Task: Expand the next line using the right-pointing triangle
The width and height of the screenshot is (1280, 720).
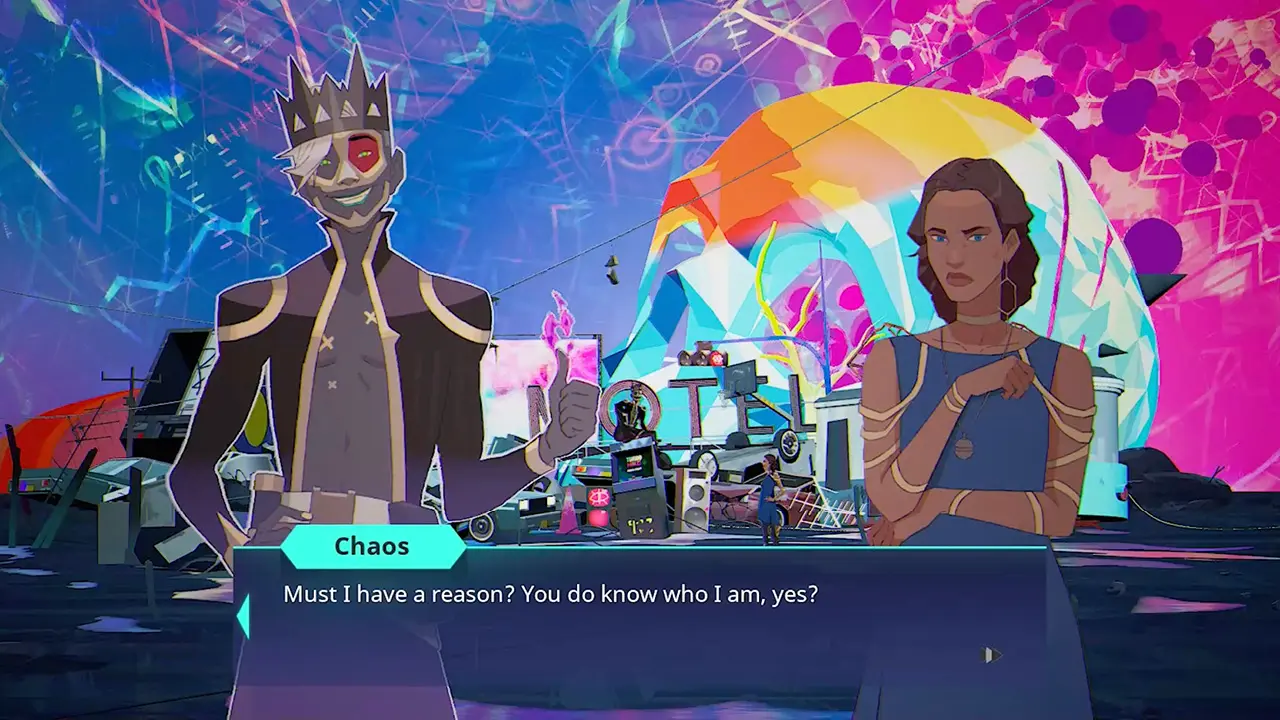Action: 992,652
